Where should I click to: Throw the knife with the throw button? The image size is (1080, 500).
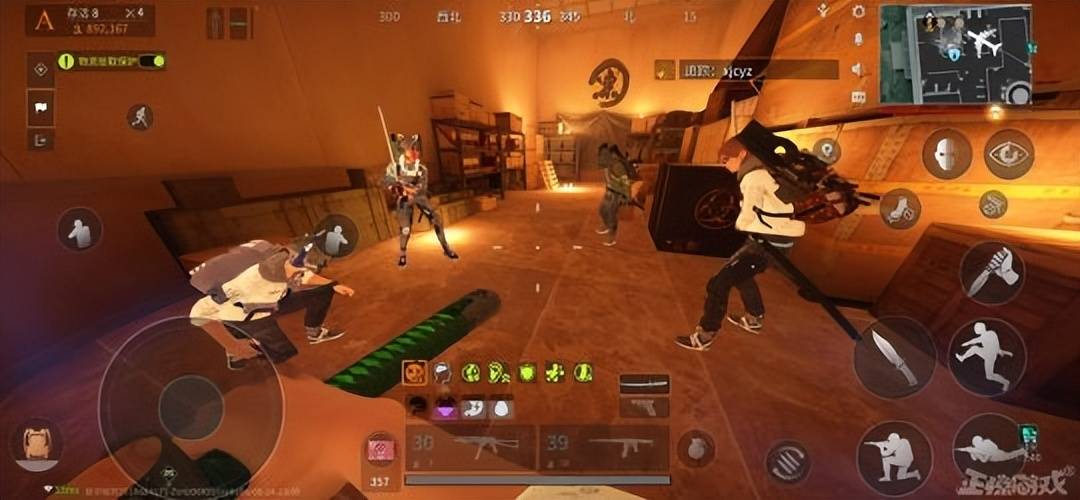coord(990,270)
